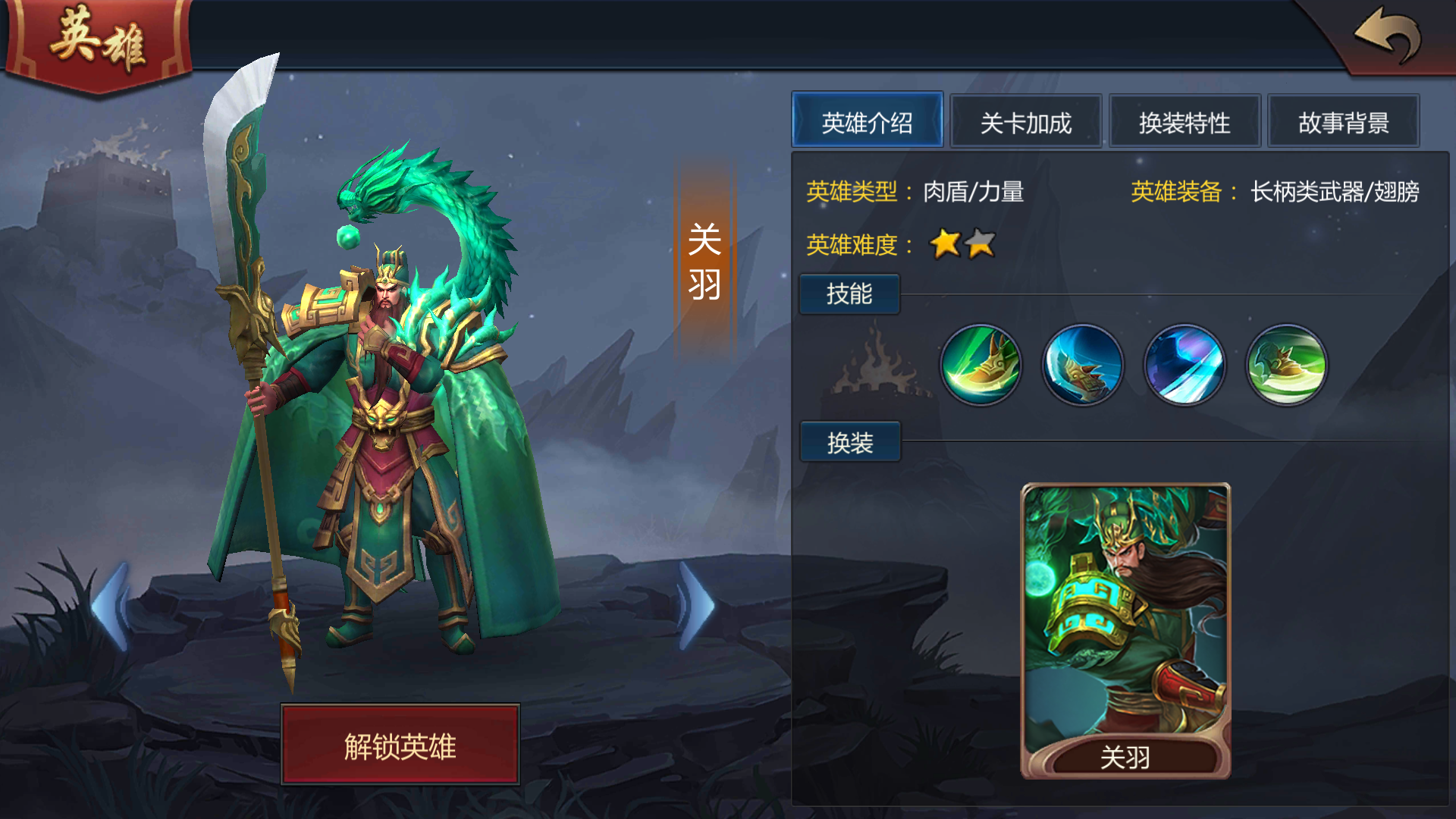The width and height of the screenshot is (1456, 819).
Task: Click the 技能 section label icon
Action: click(x=849, y=294)
